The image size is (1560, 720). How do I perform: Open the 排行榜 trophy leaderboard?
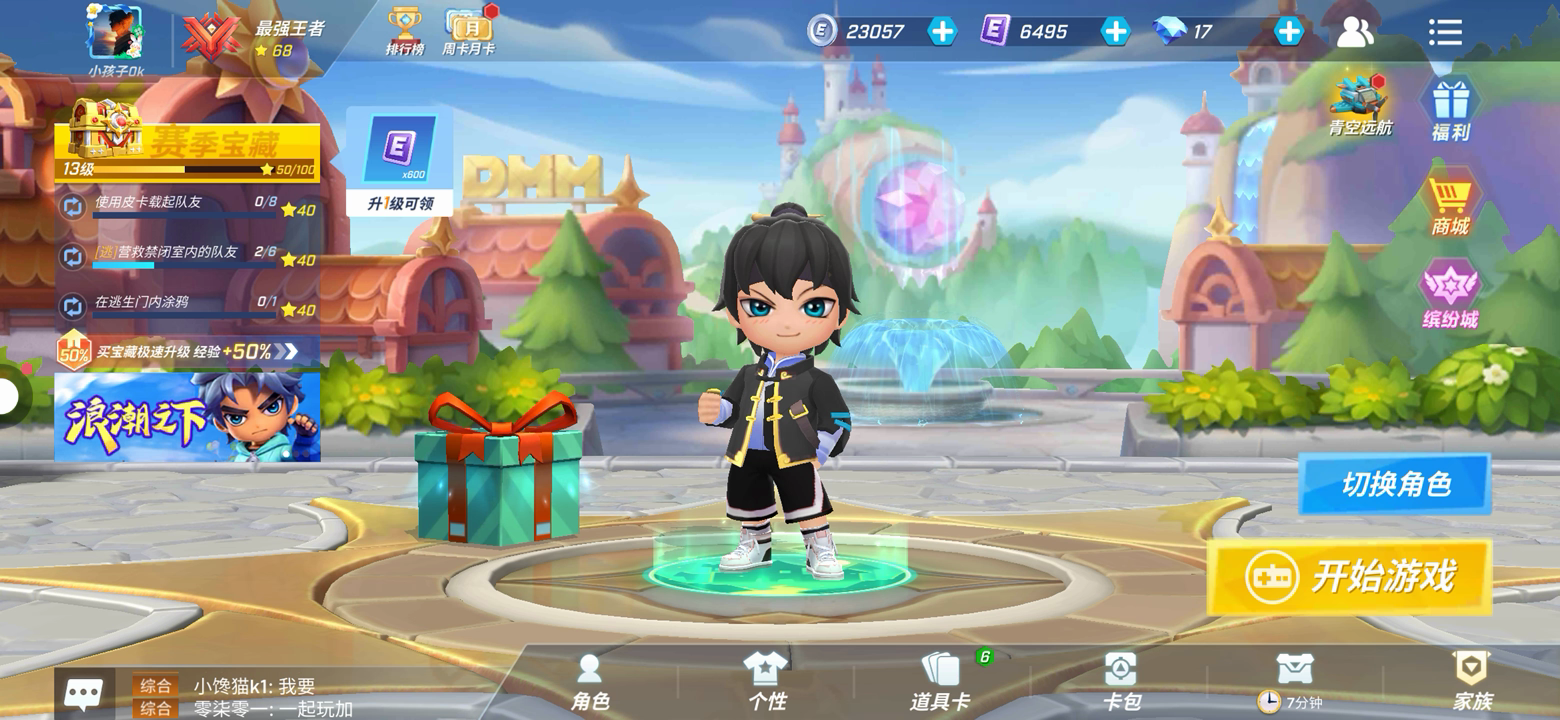pos(405,32)
